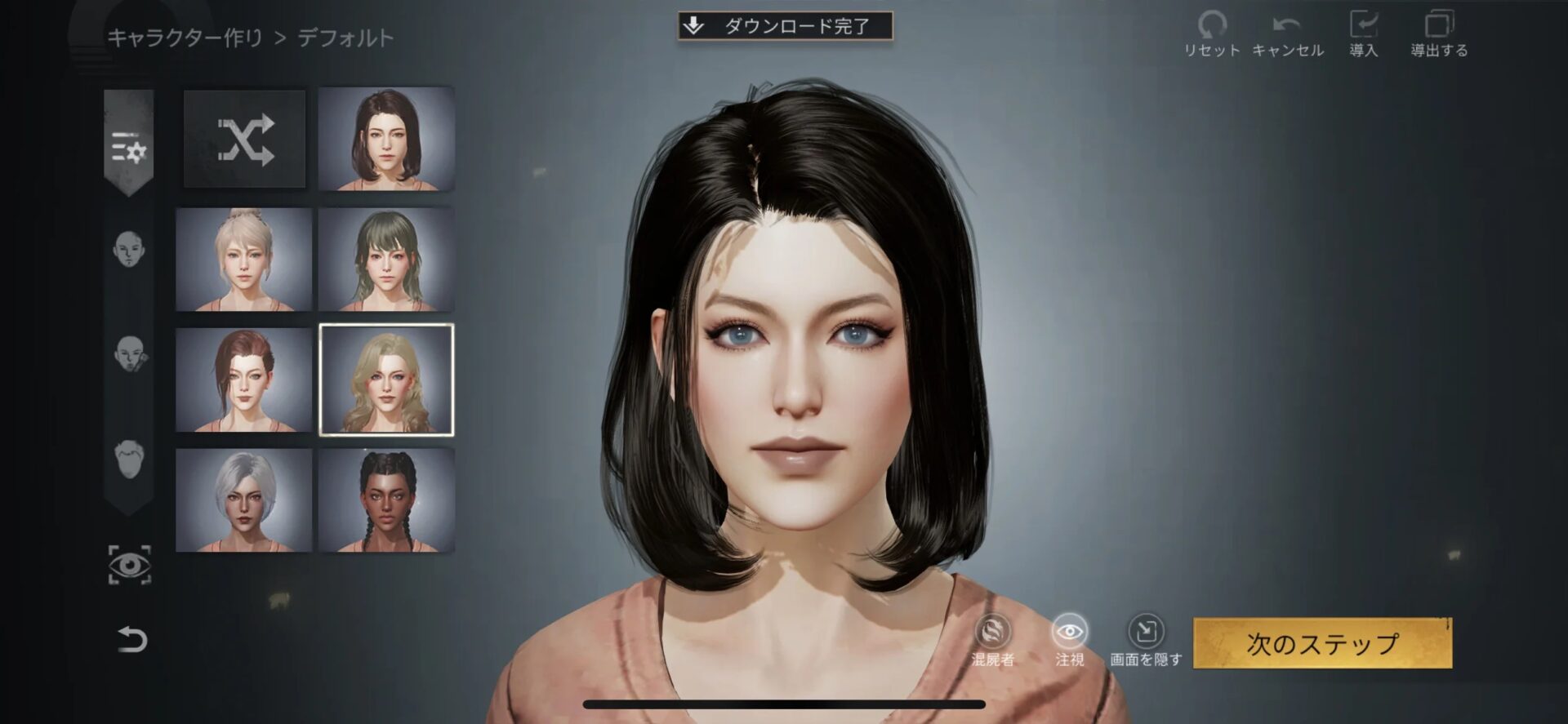
Task: Go back with the return arrow
Action: [x=131, y=639]
